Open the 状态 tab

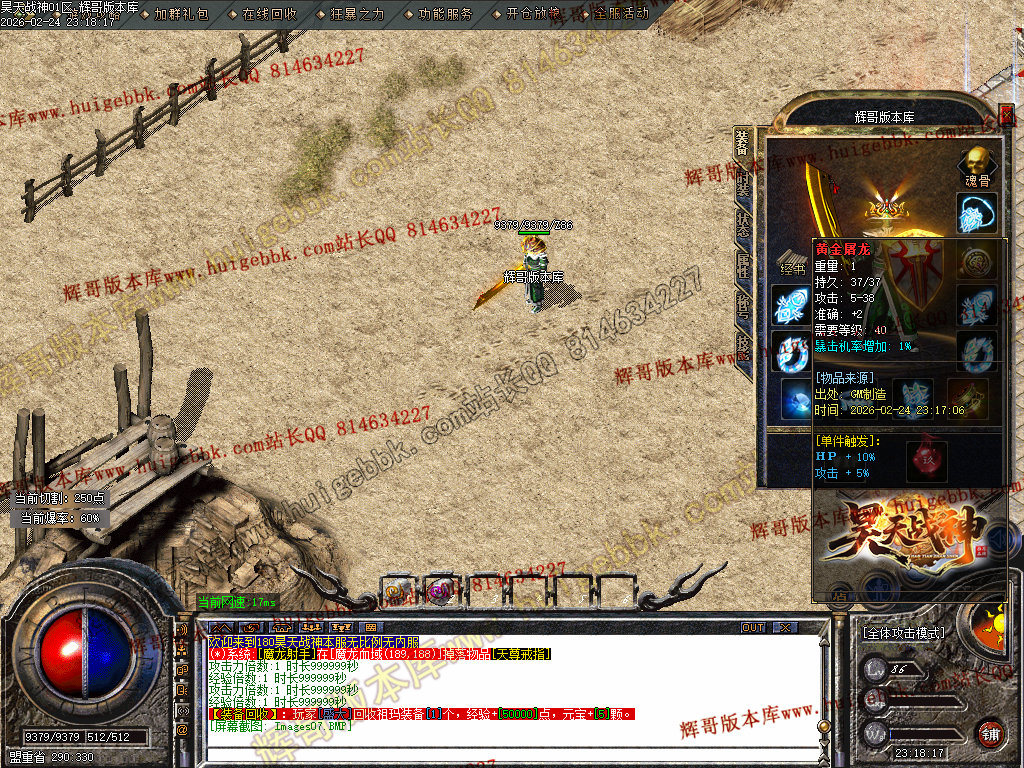coord(743,224)
